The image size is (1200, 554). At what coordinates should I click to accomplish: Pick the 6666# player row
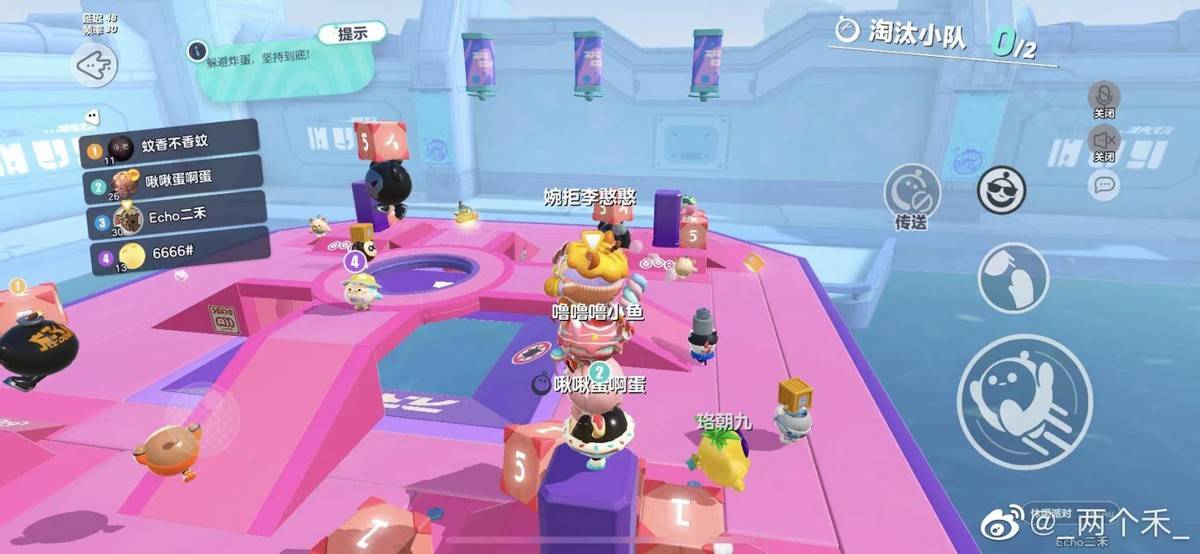170,251
